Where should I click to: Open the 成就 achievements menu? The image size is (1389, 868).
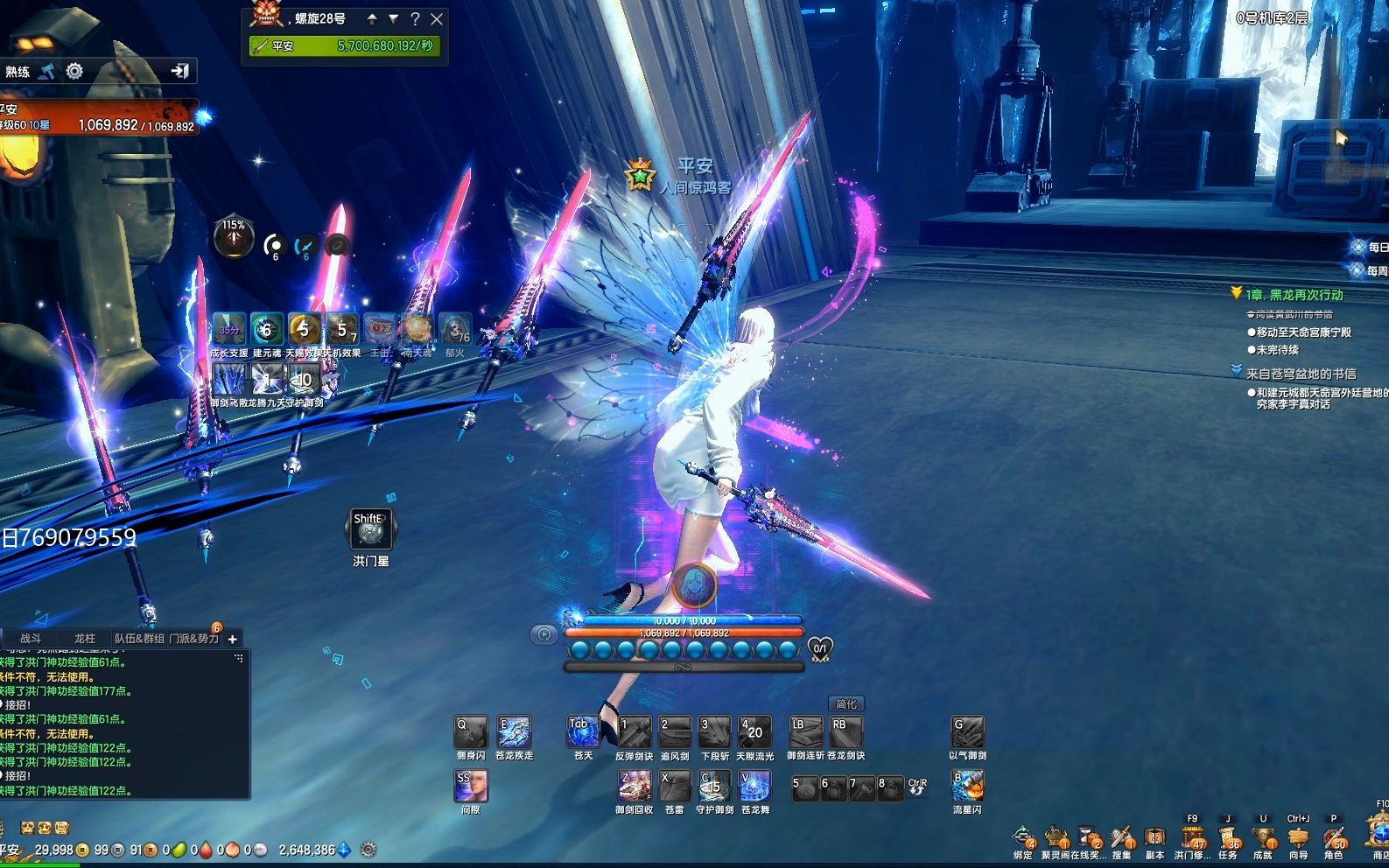pyautogui.click(x=1262, y=839)
